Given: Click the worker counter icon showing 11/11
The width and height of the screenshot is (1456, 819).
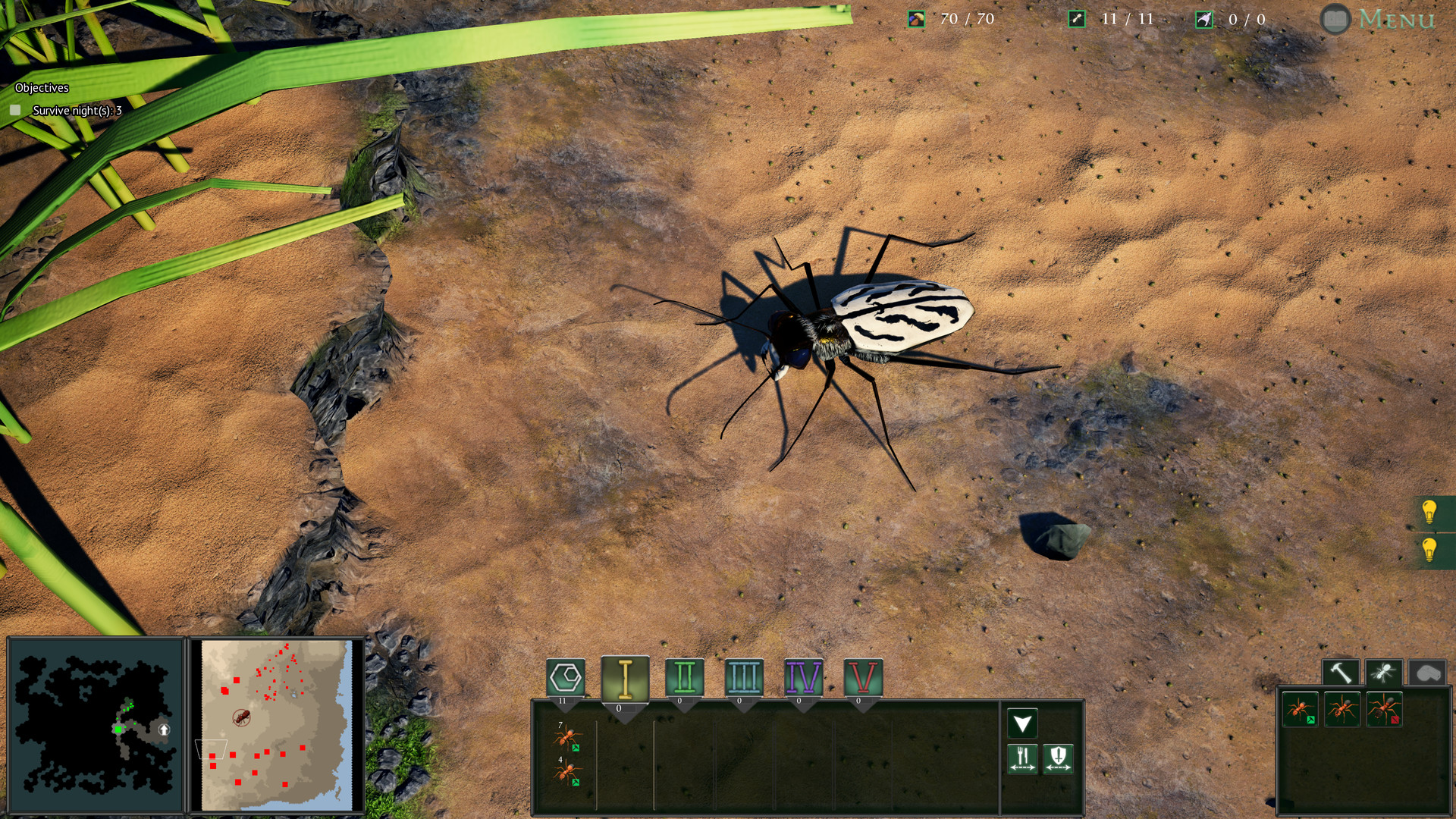Looking at the screenshot, I should 1076,18.
